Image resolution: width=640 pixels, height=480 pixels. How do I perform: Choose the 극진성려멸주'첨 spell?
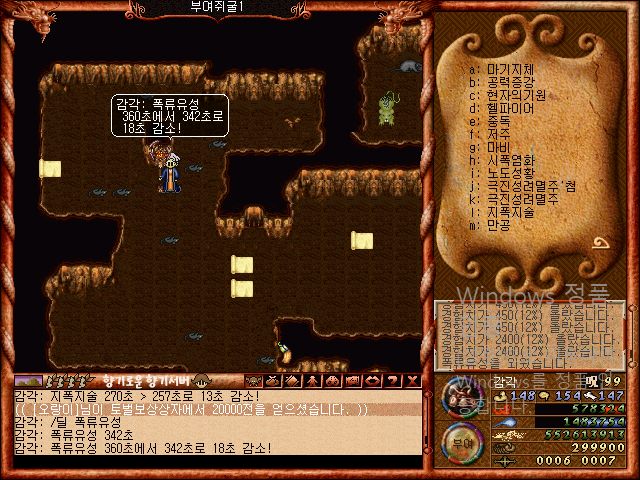click(x=526, y=186)
